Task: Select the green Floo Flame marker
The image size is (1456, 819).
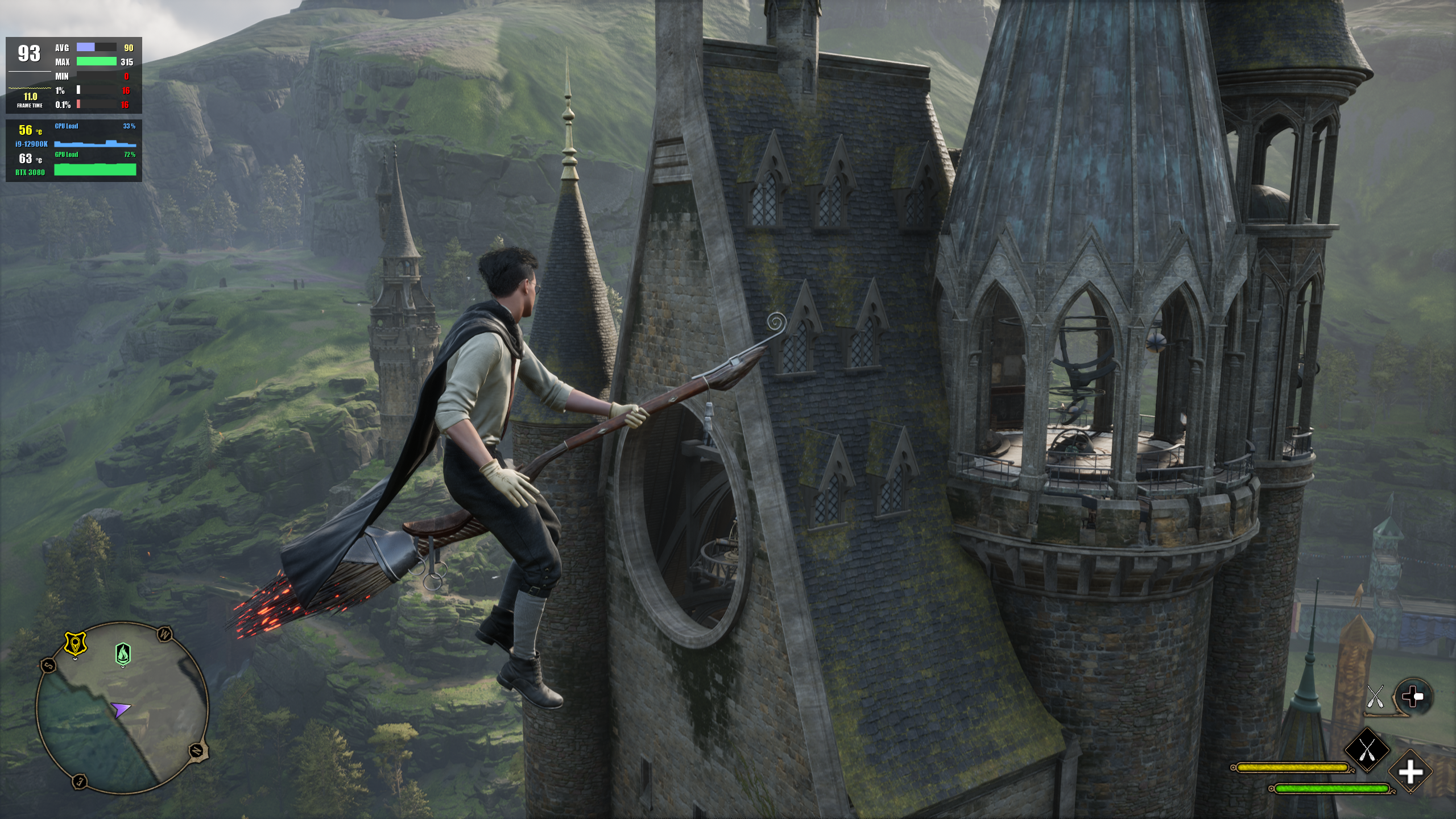Action: (x=123, y=654)
